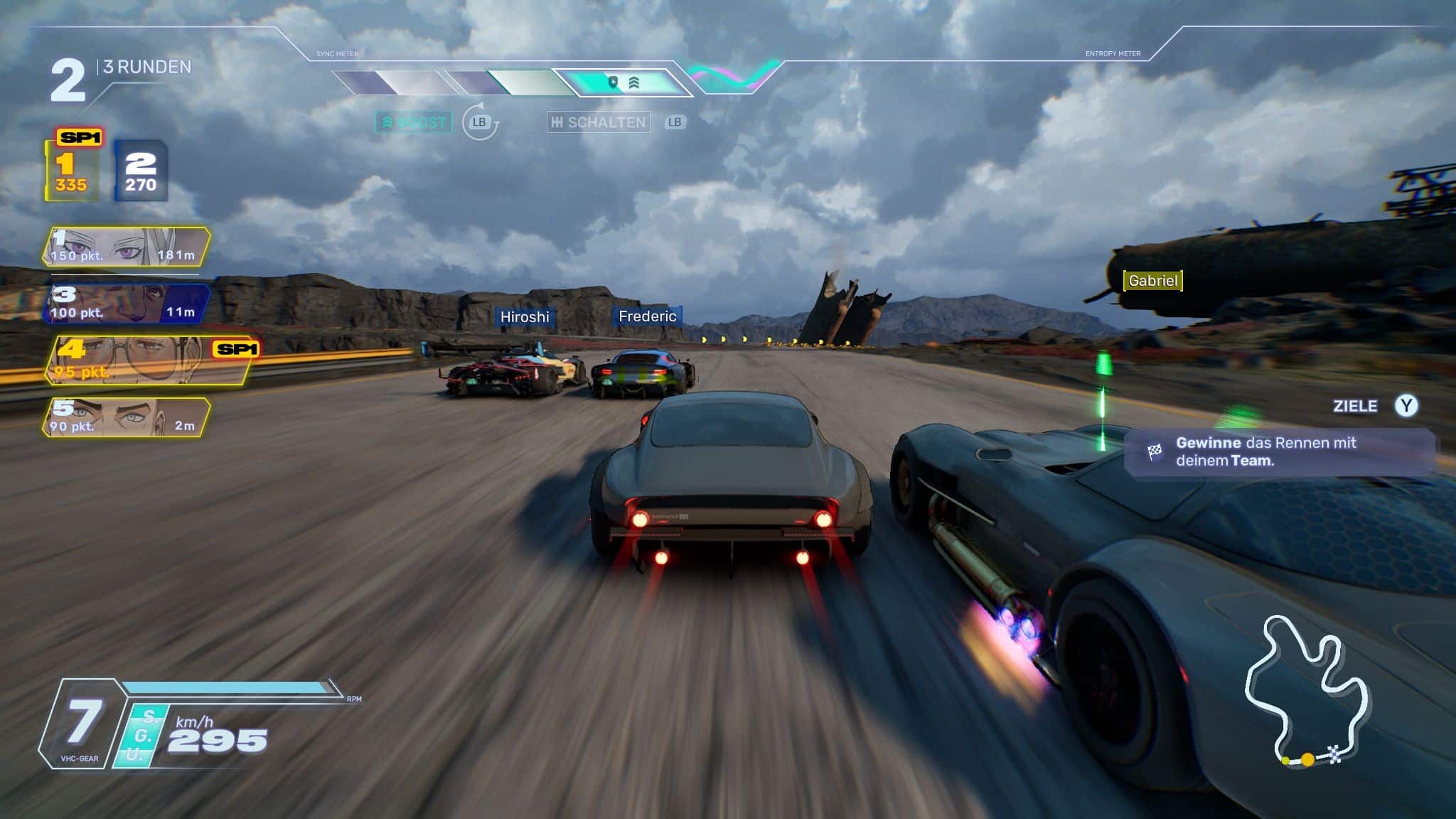Screen dimensions: 1456x819
Task: Click Gabriel's yellow name tag
Action: click(1152, 281)
